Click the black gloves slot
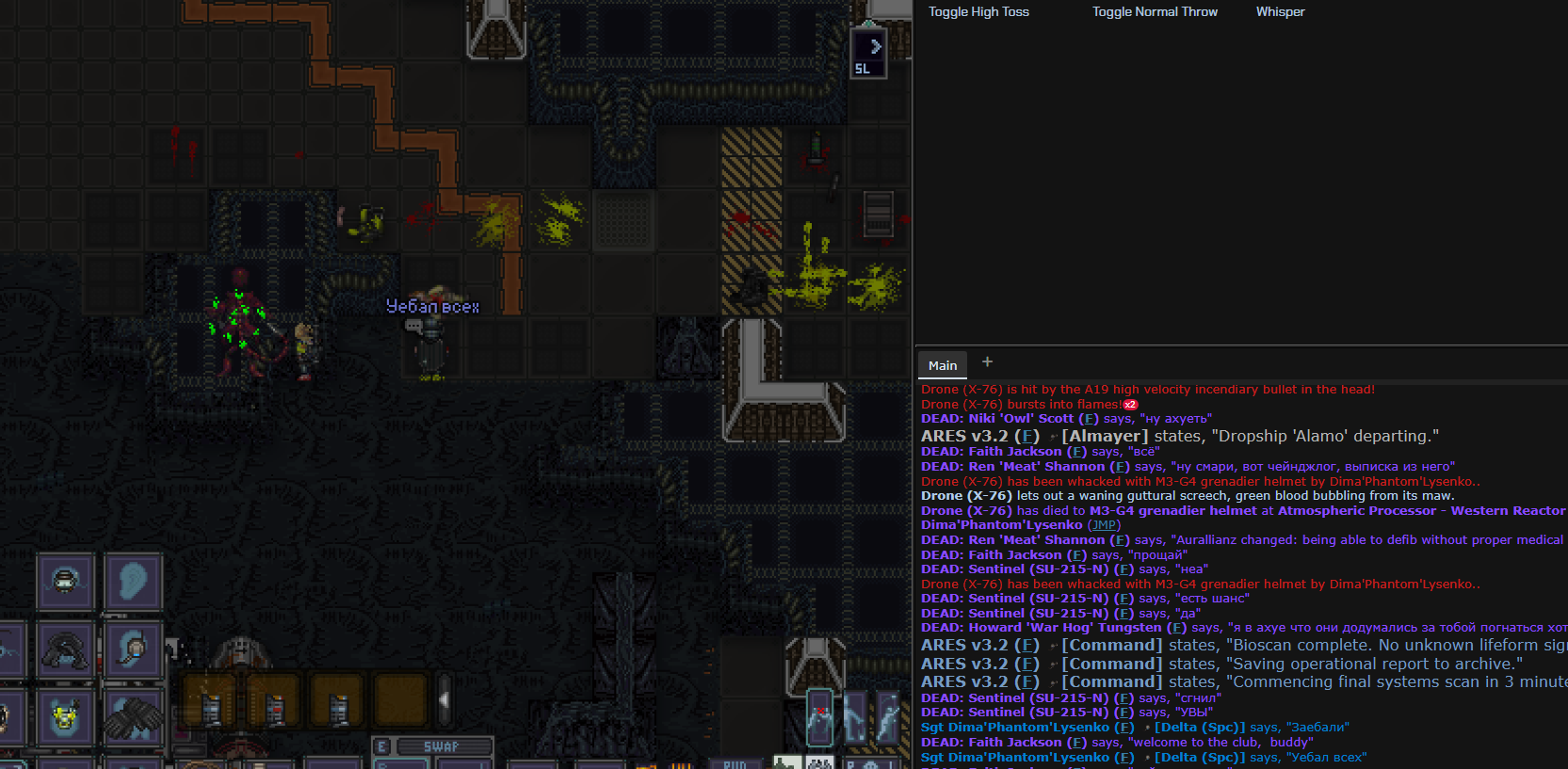 pos(133,718)
